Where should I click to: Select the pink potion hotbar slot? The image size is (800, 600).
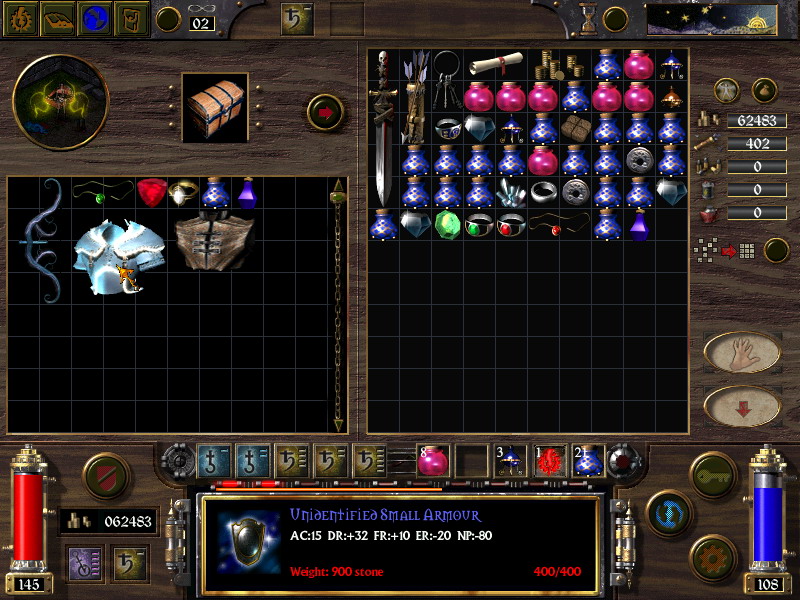(433, 460)
